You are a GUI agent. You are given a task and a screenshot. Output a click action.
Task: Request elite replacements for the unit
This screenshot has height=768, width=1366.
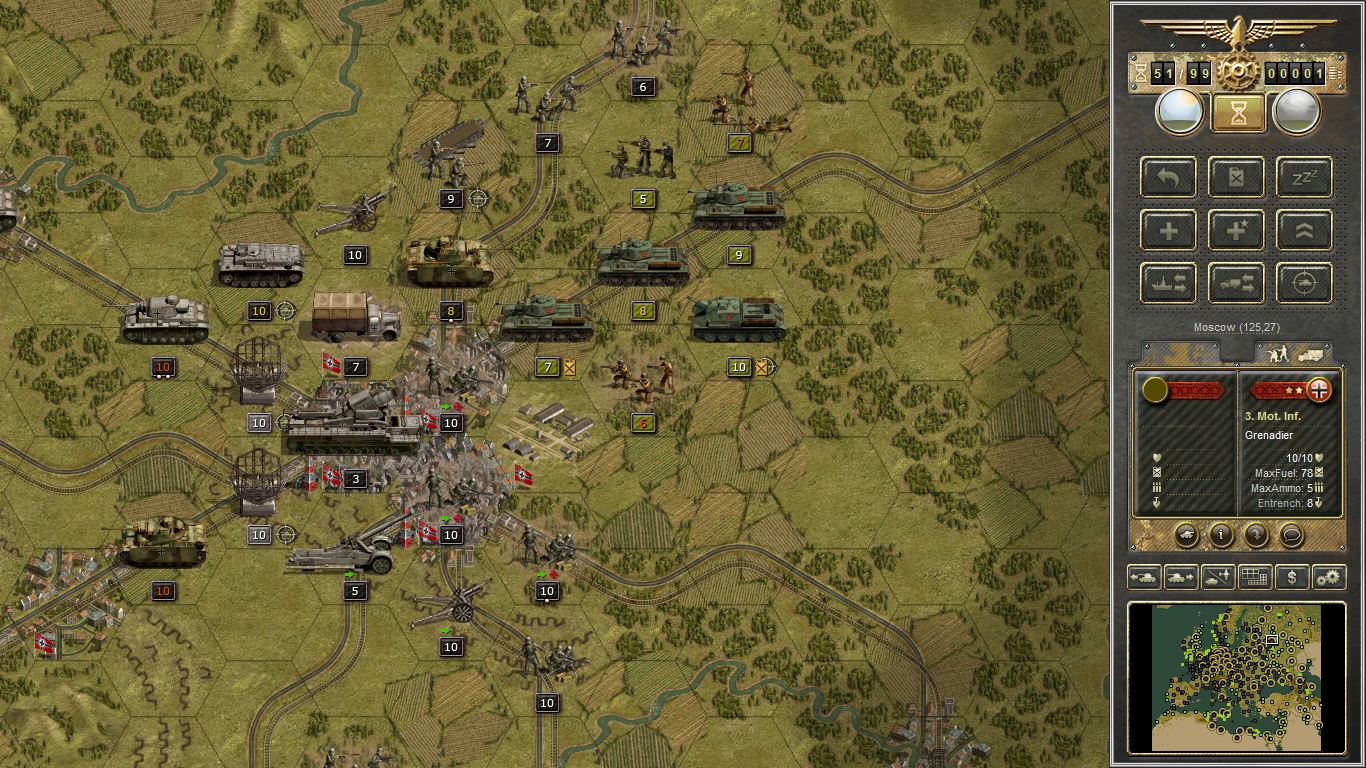click(1236, 230)
